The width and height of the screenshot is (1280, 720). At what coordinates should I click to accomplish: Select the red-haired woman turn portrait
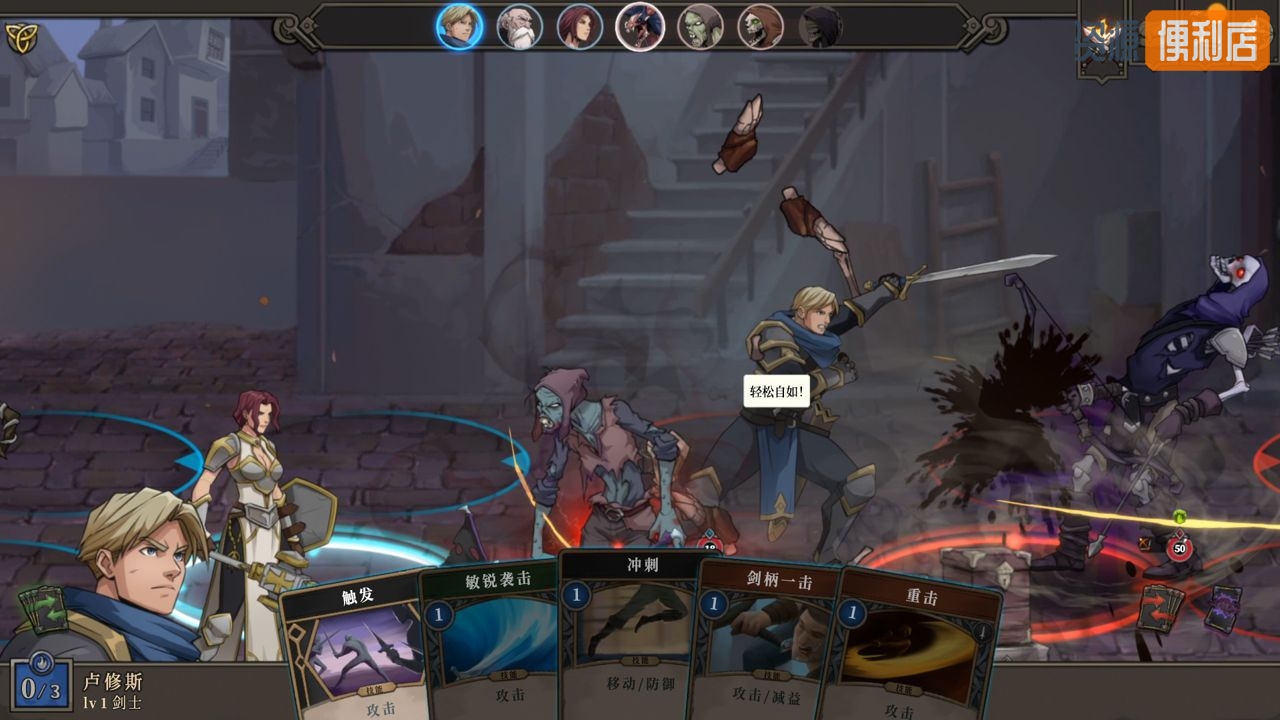click(580, 27)
